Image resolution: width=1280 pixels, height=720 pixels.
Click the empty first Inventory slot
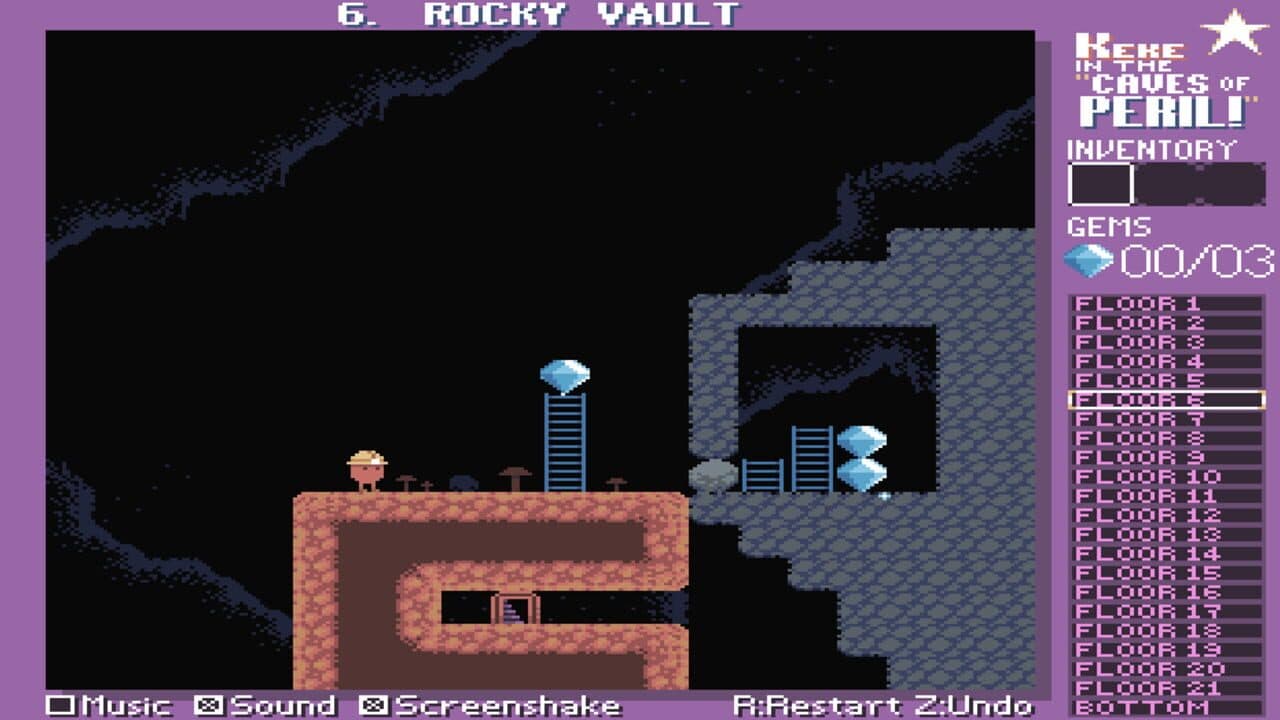click(x=1099, y=183)
